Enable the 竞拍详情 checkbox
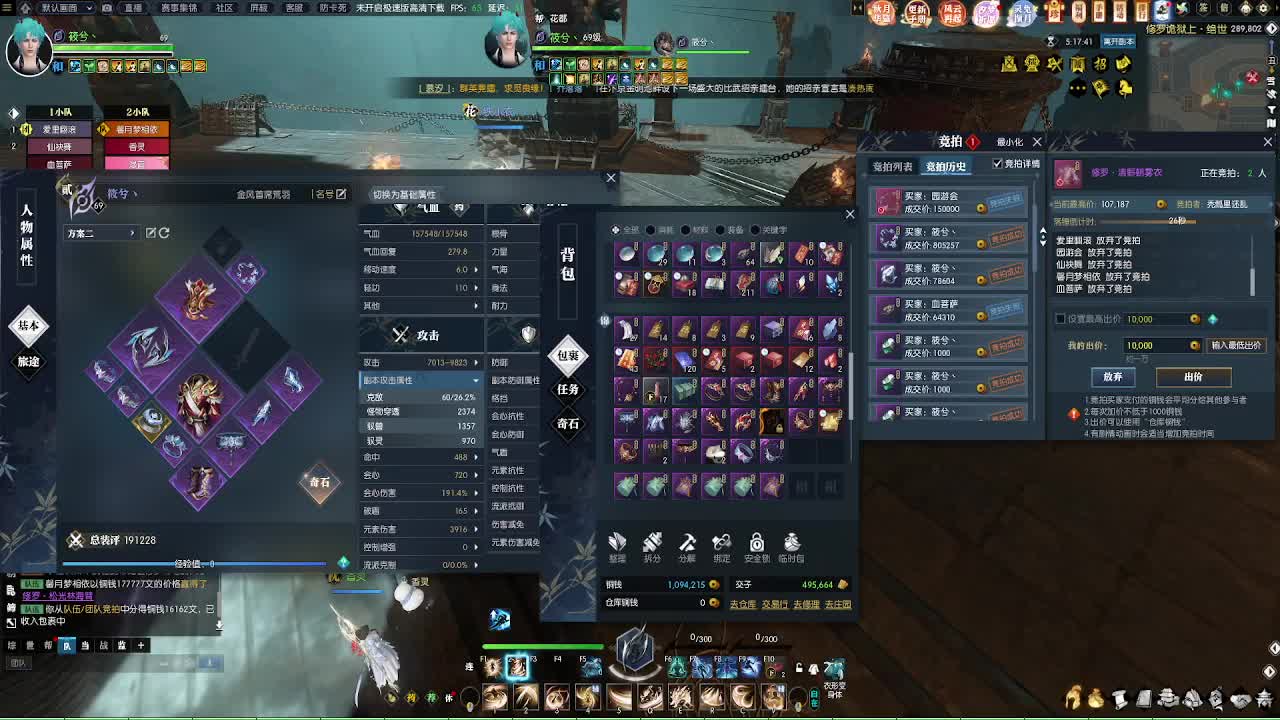This screenshot has width=1280, height=720. 998,165
